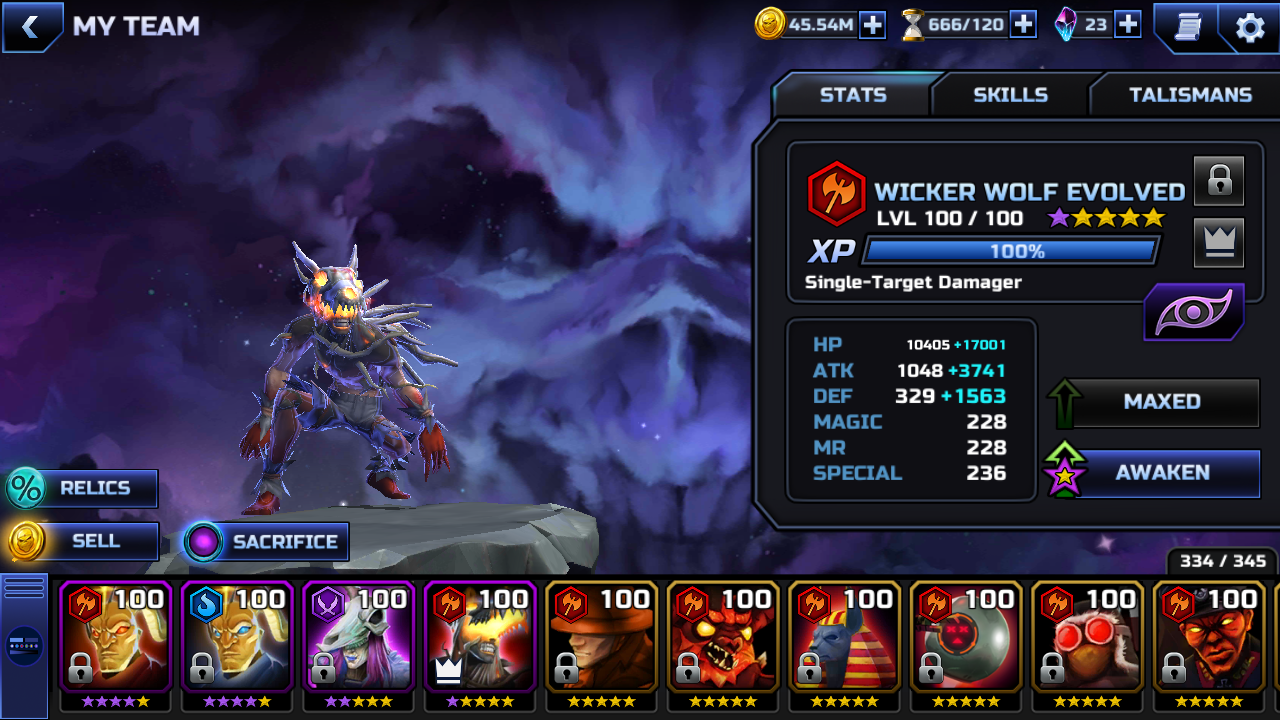The height and width of the screenshot is (720, 1280).
Task: Set character as champion with crown
Action: click(x=1219, y=242)
